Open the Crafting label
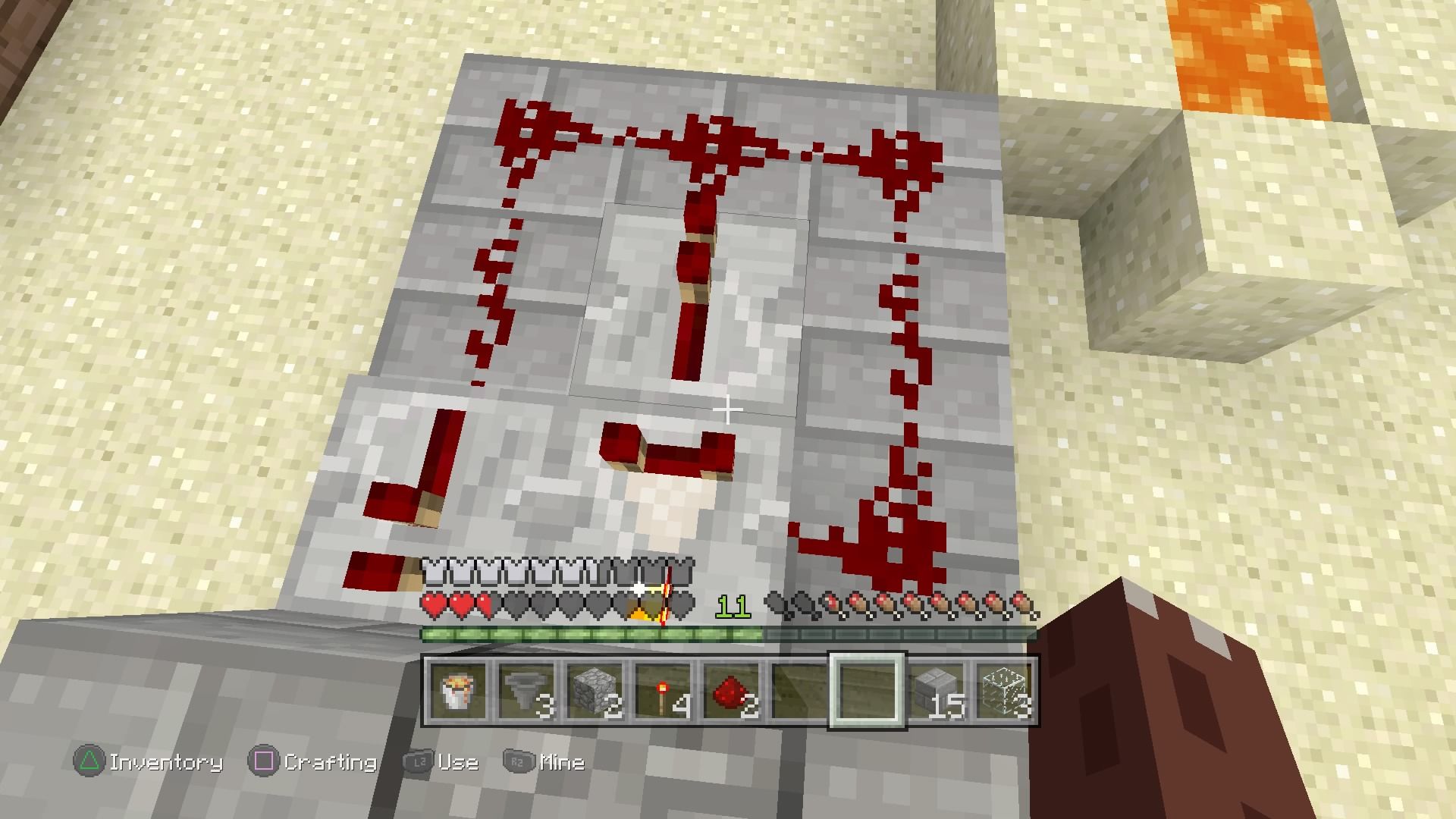Viewport: 1456px width, 819px height. [331, 762]
